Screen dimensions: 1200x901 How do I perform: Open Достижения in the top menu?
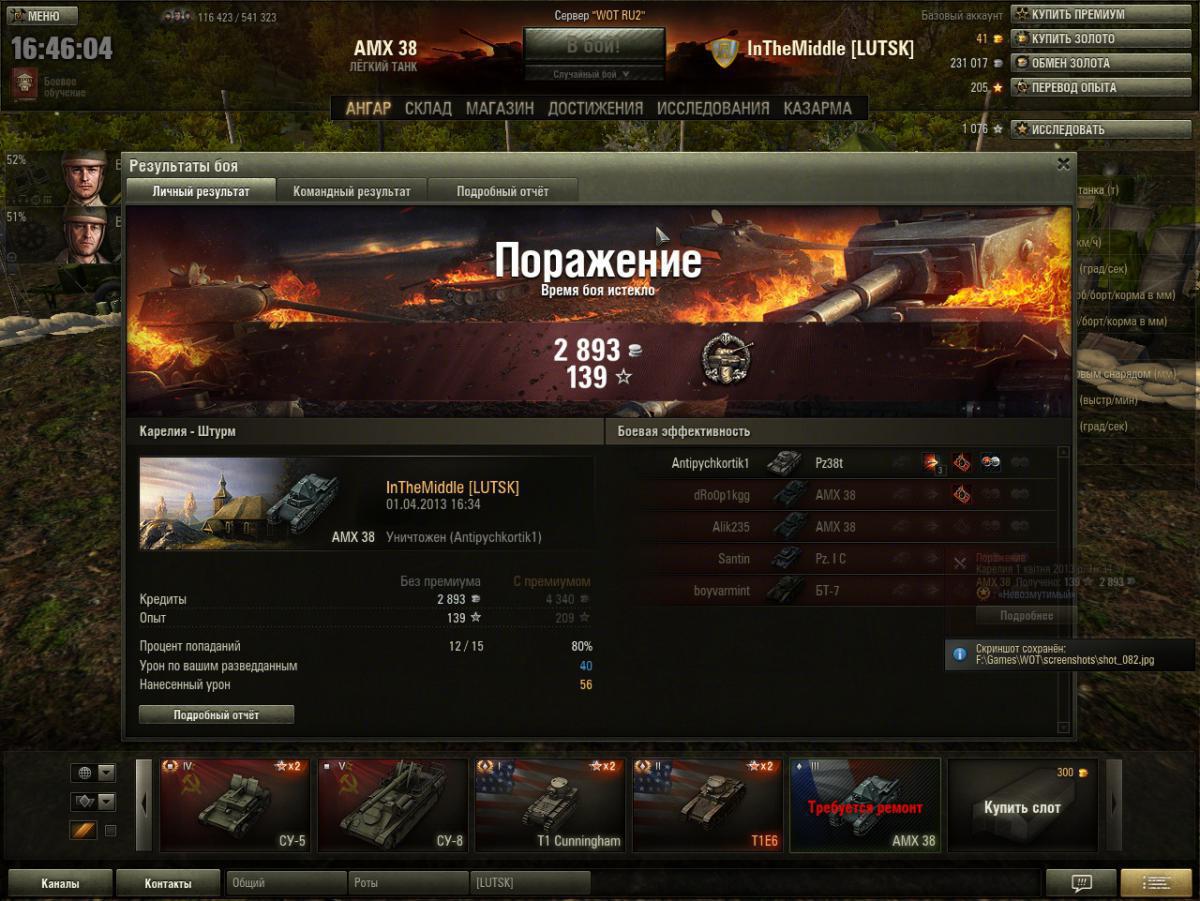595,108
